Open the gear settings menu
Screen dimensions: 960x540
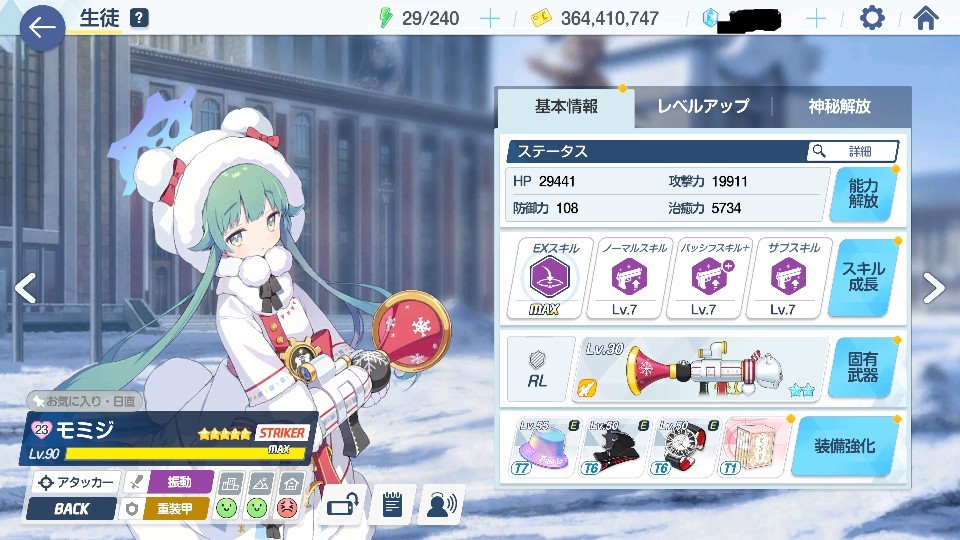pyautogui.click(x=872, y=18)
